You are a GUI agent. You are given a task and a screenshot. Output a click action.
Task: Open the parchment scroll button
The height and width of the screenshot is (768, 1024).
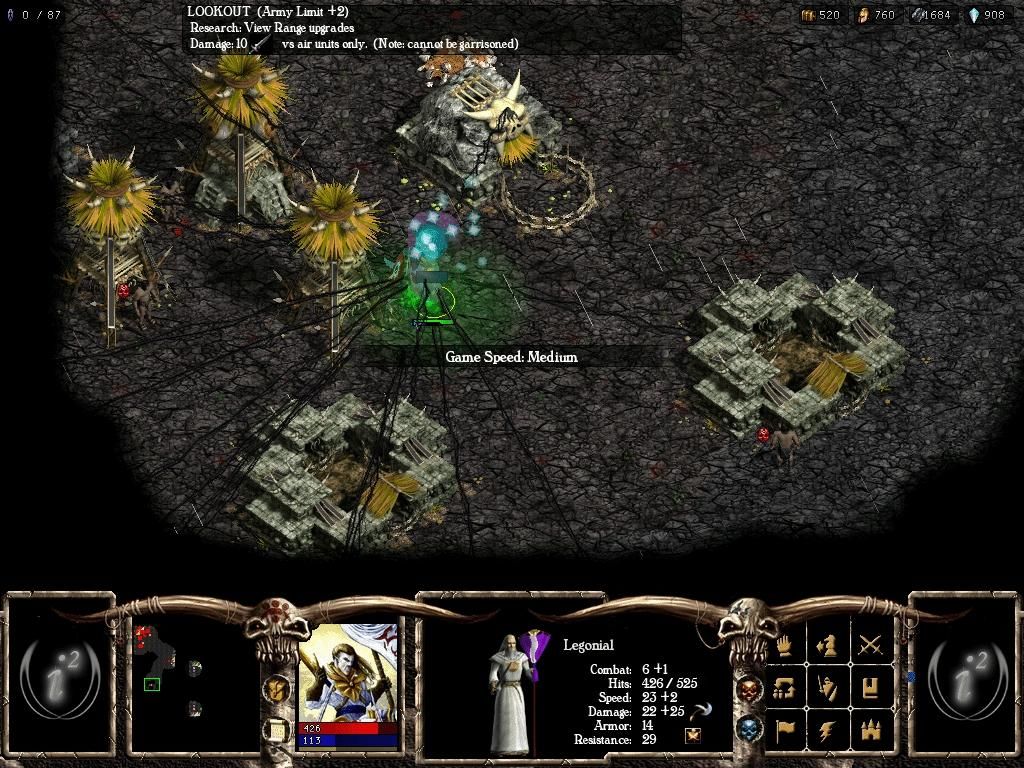click(274, 730)
